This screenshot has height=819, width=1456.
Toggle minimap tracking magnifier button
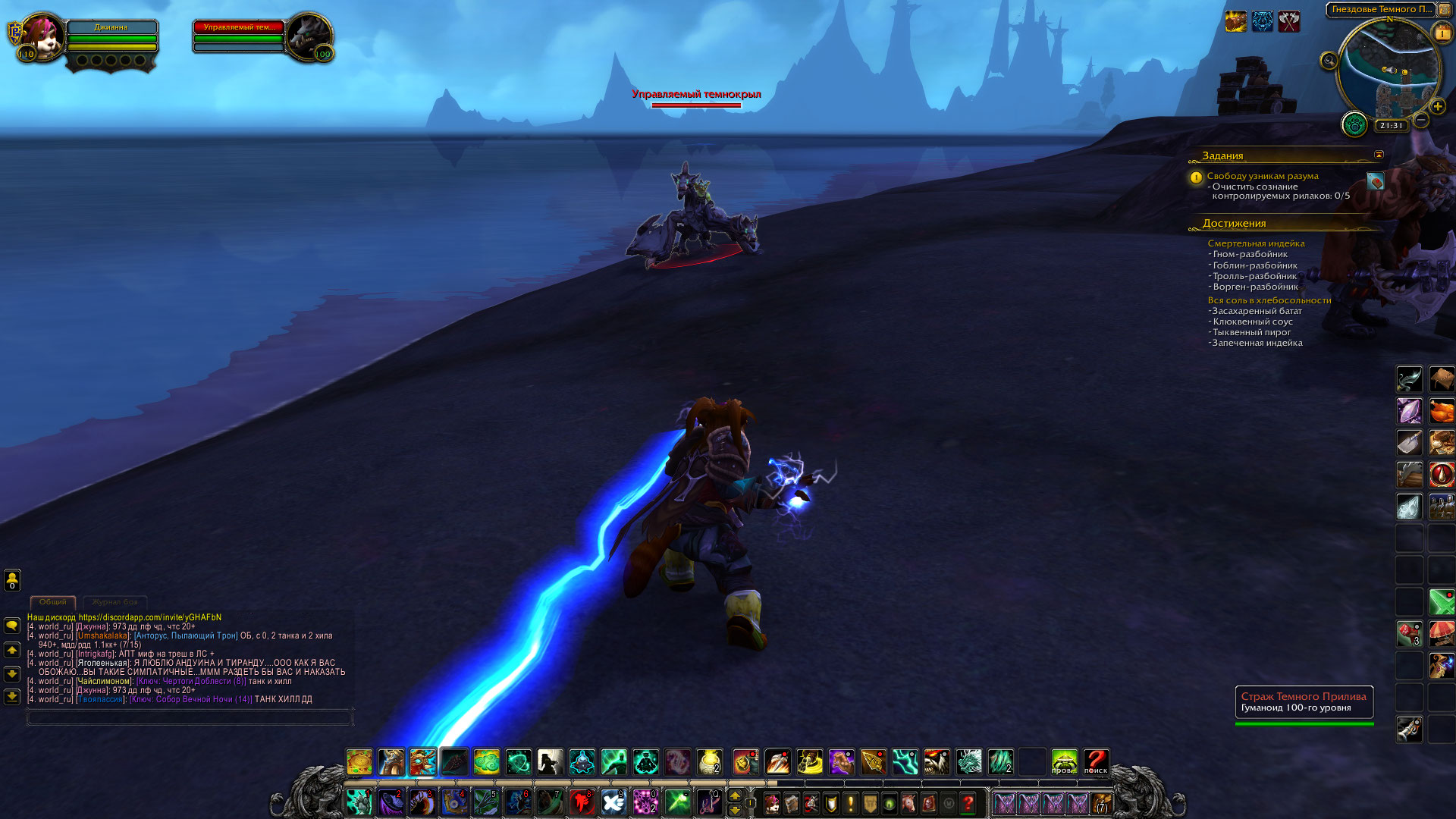1329,61
